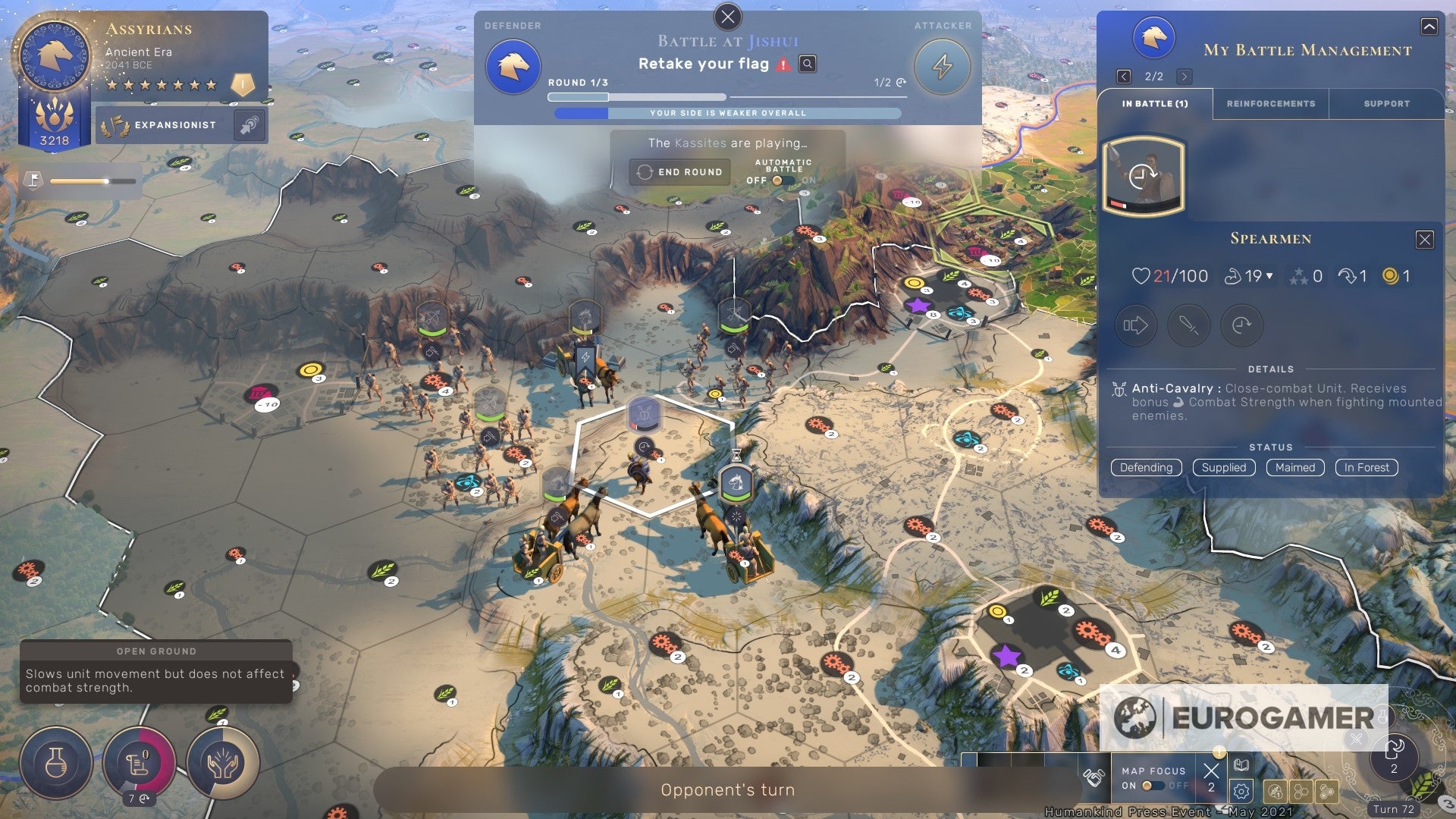
Task: Click the clock wait unit action
Action: coord(1241,325)
